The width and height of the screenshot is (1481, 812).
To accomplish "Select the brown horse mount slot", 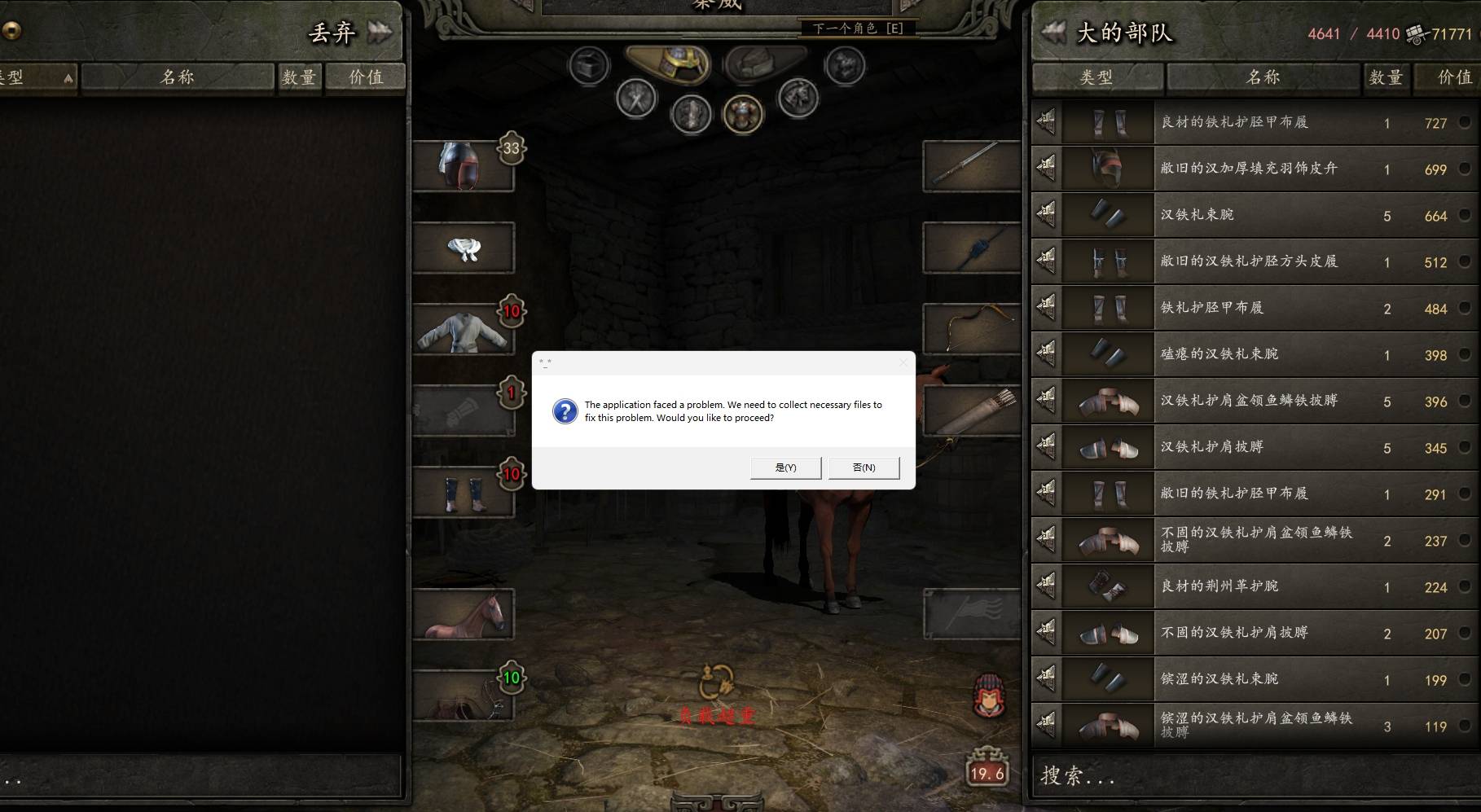I will click(x=463, y=614).
